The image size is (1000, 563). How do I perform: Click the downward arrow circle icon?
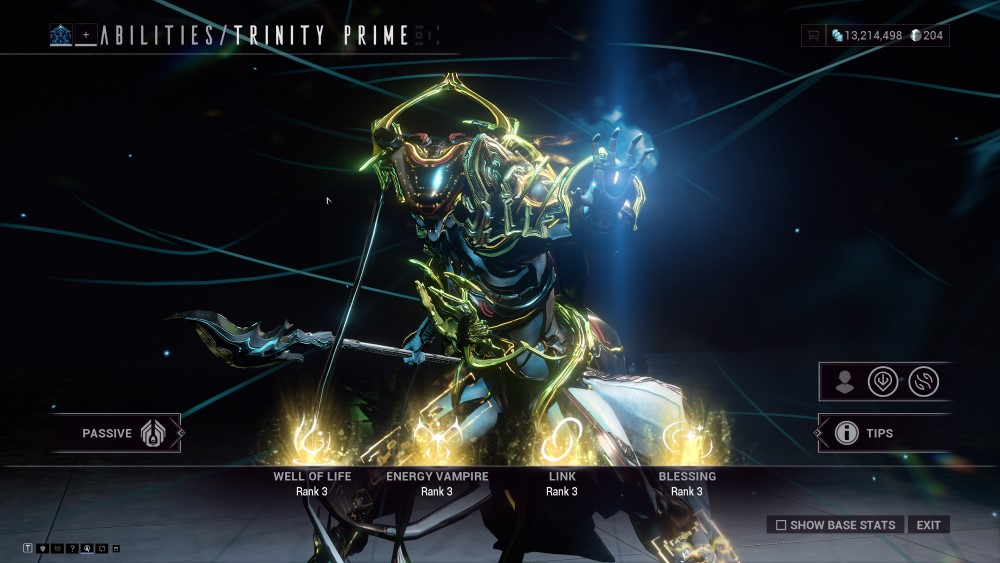click(883, 382)
